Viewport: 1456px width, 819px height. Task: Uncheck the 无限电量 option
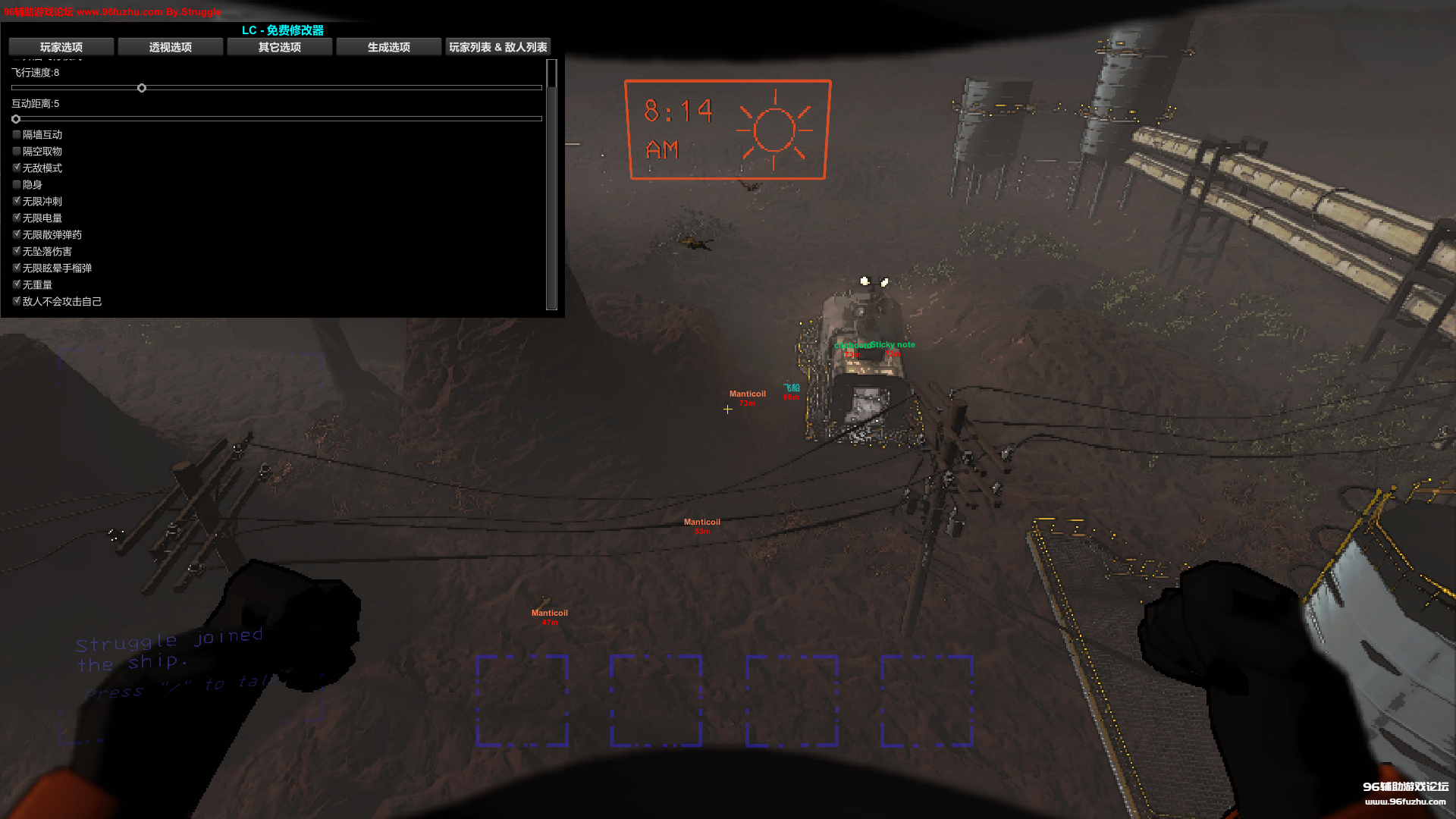tap(17, 218)
